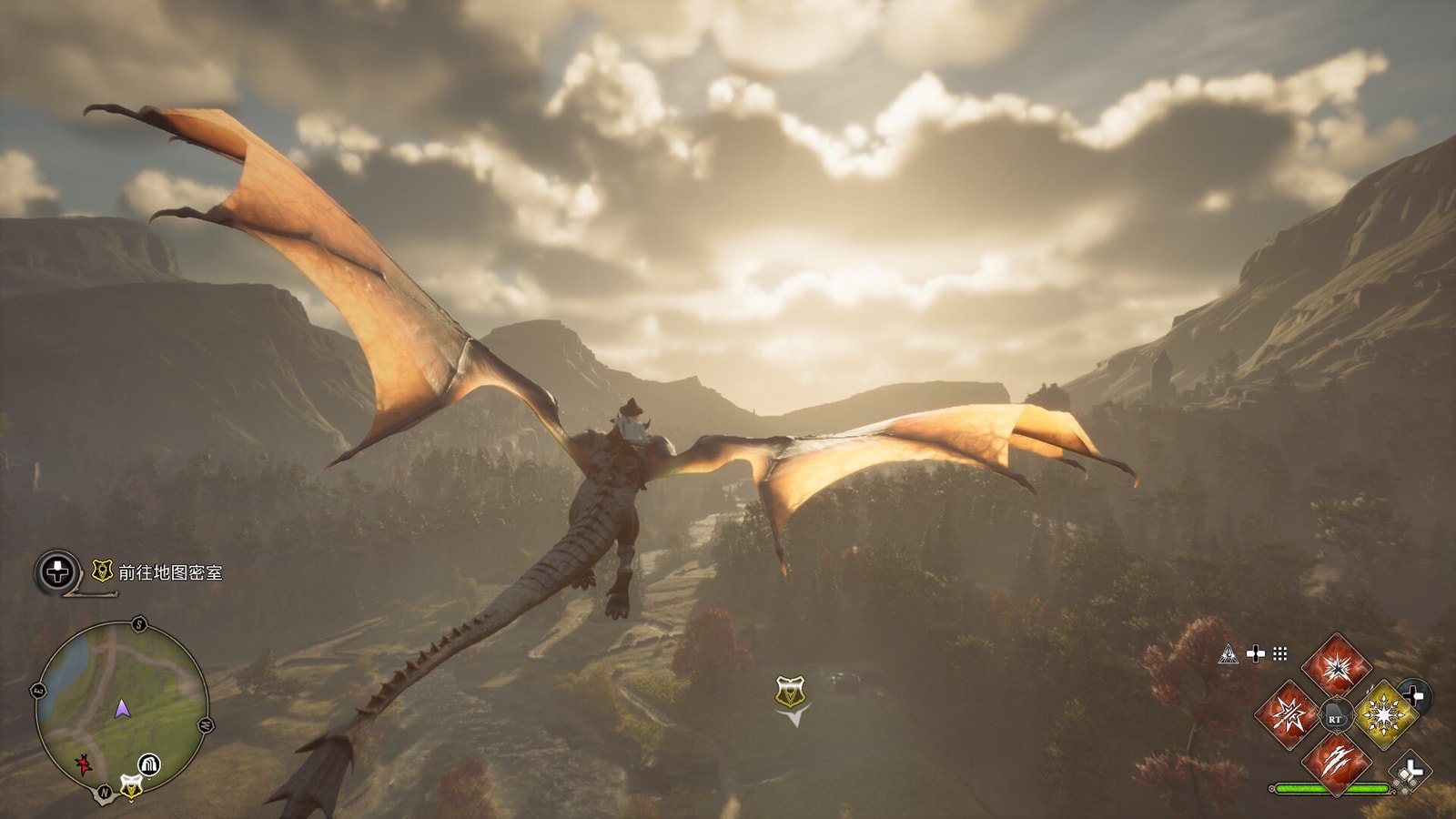The image size is (1456, 819).
Task: Click the floating yellow quest waypoint marker
Action: click(790, 693)
